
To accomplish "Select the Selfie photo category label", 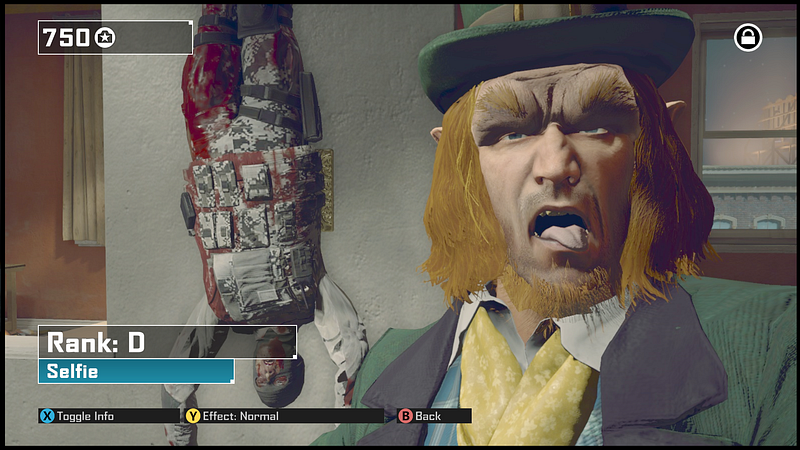I will [135, 371].
